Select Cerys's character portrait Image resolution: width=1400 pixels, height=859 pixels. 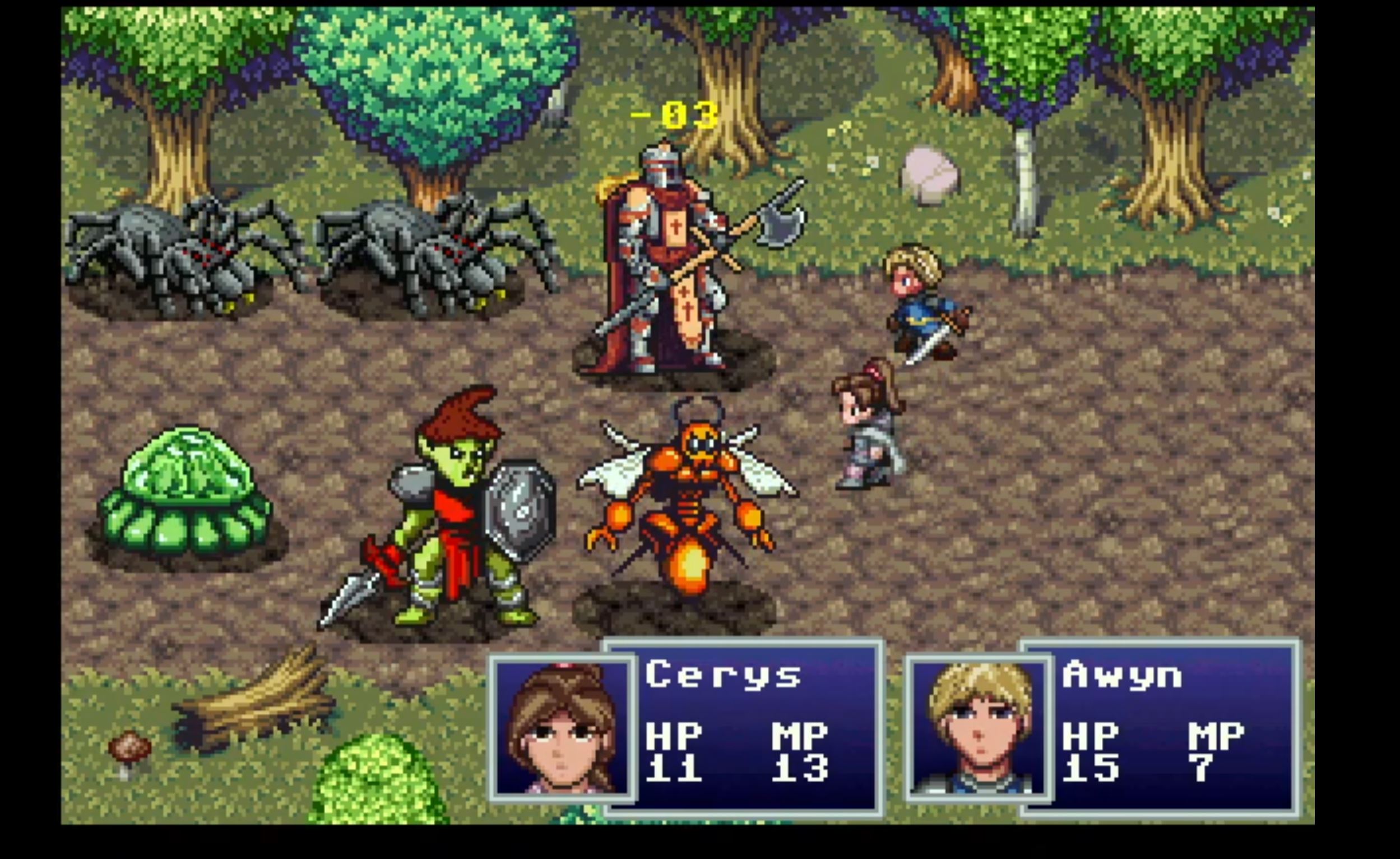pos(563,728)
